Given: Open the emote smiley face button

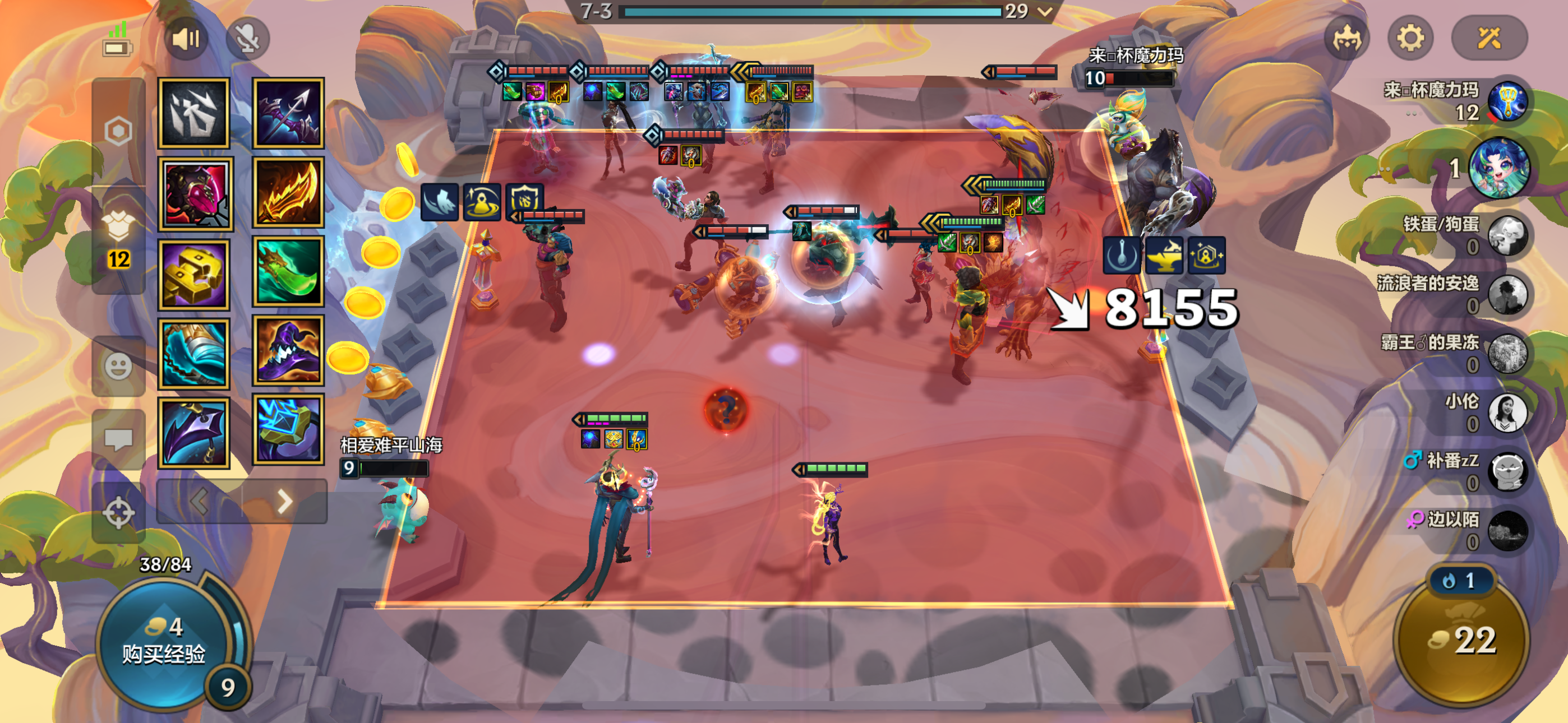Looking at the screenshot, I should point(118,367).
